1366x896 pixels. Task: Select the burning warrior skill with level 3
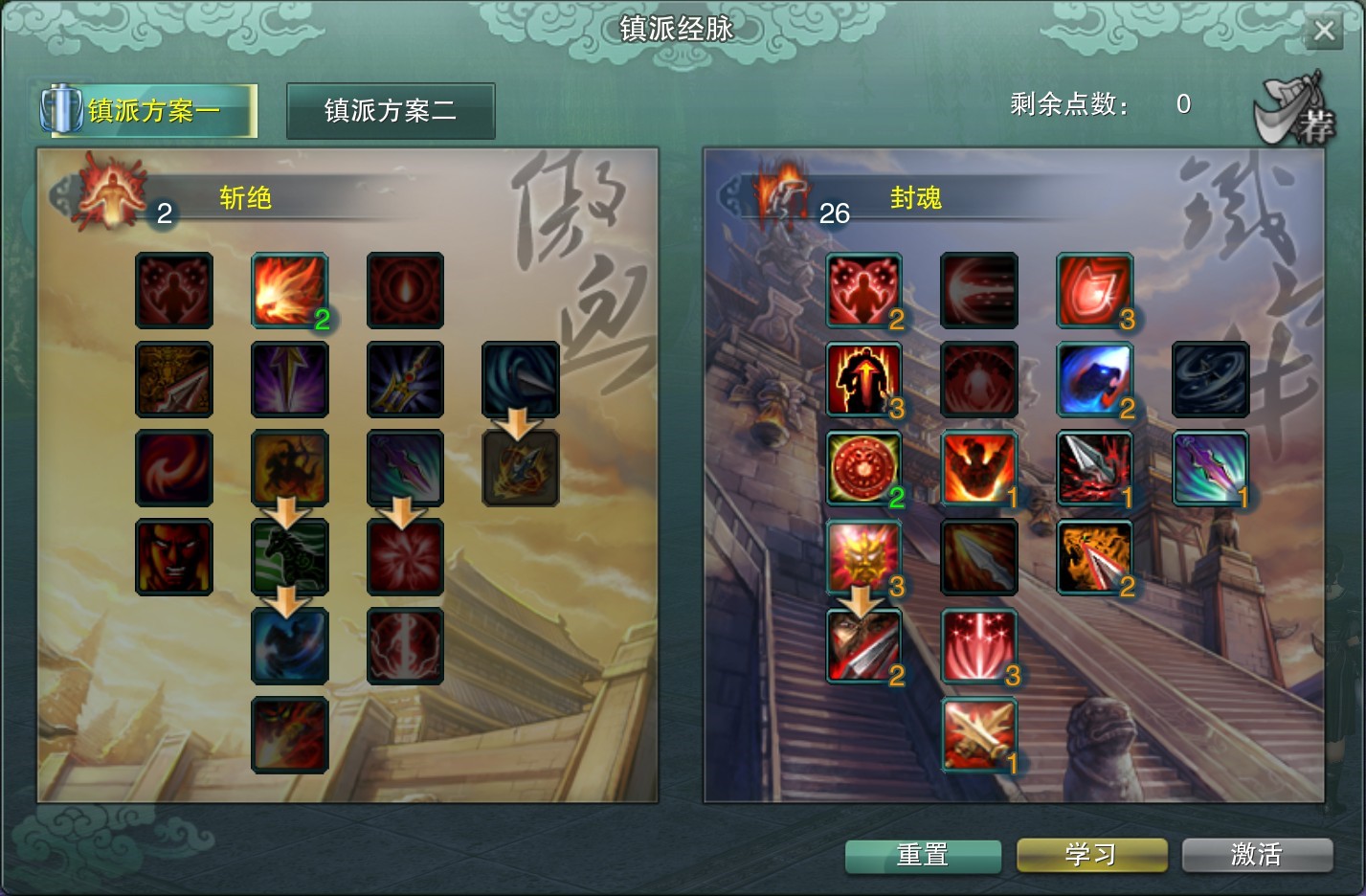(x=863, y=380)
